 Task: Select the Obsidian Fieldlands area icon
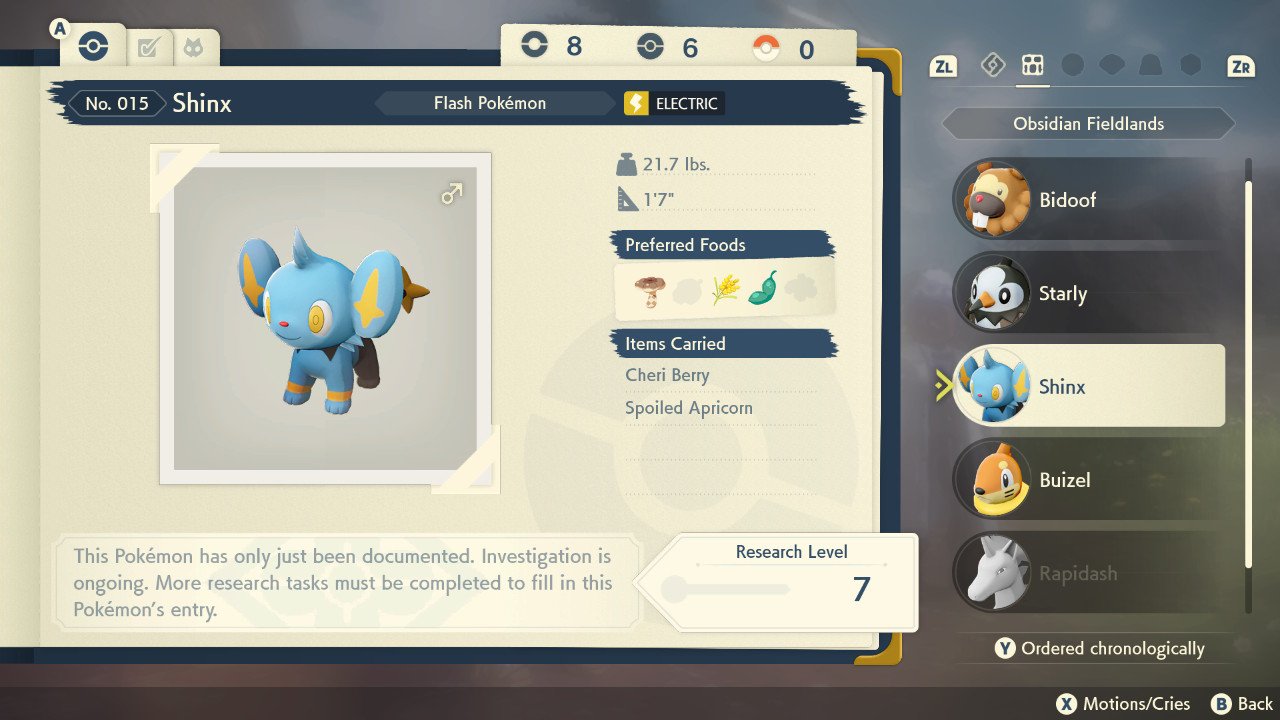[x=1032, y=66]
